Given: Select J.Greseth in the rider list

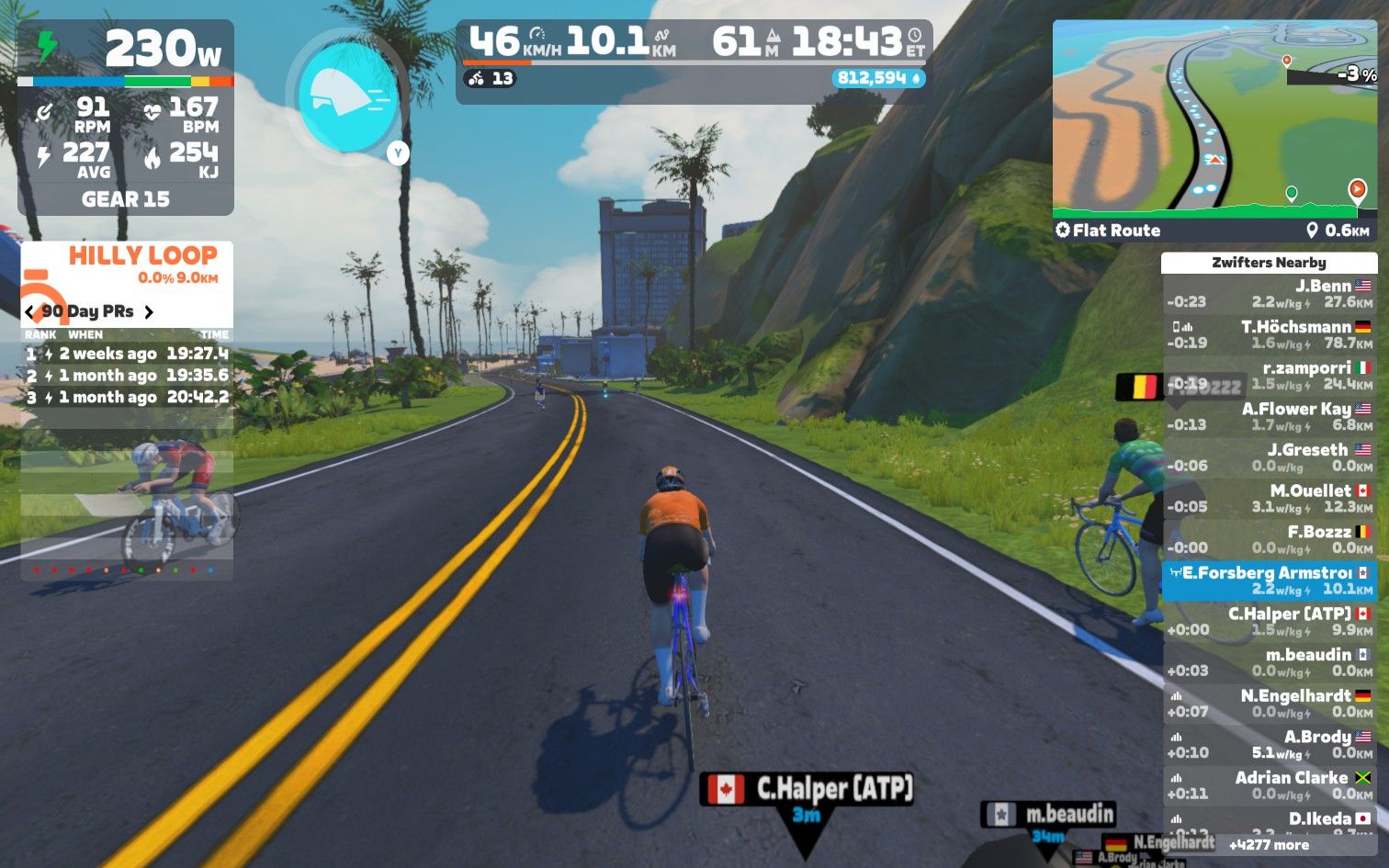Looking at the screenshot, I should click(x=1270, y=457).
